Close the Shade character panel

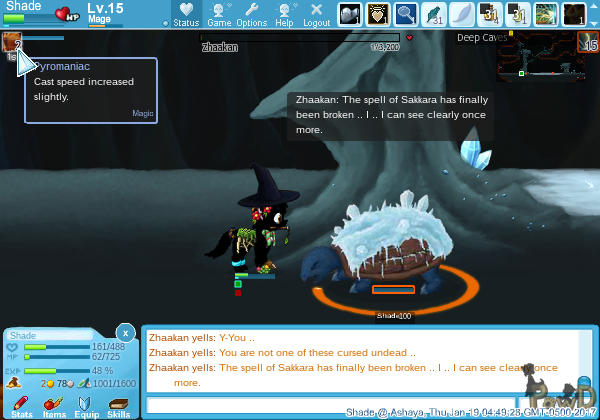click(x=124, y=331)
